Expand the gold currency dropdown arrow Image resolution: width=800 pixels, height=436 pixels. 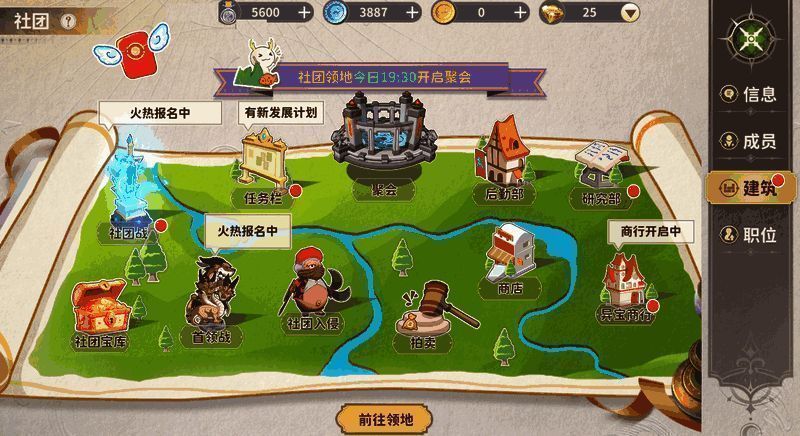coord(629,12)
